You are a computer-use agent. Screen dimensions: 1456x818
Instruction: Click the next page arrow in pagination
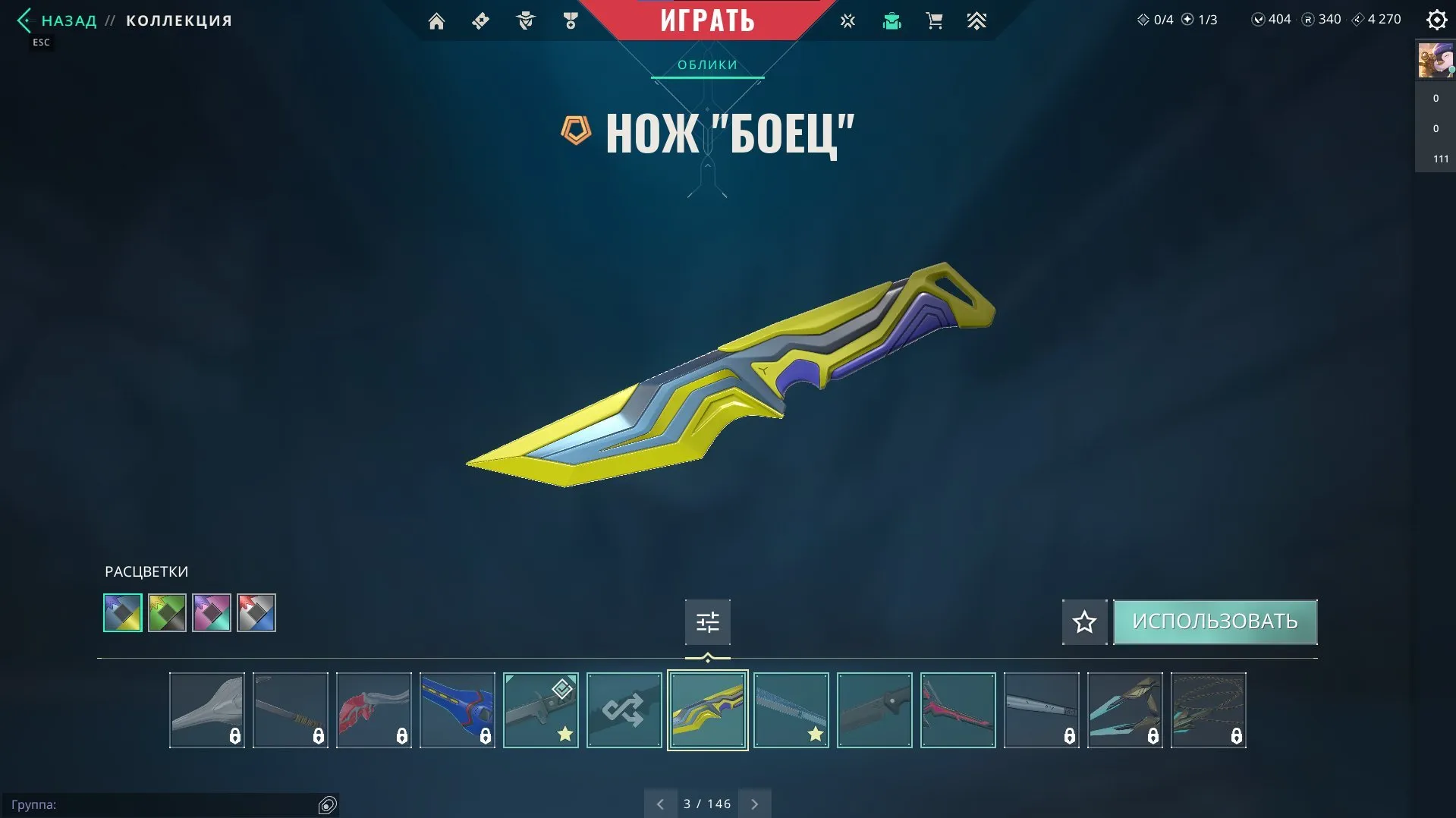click(754, 803)
